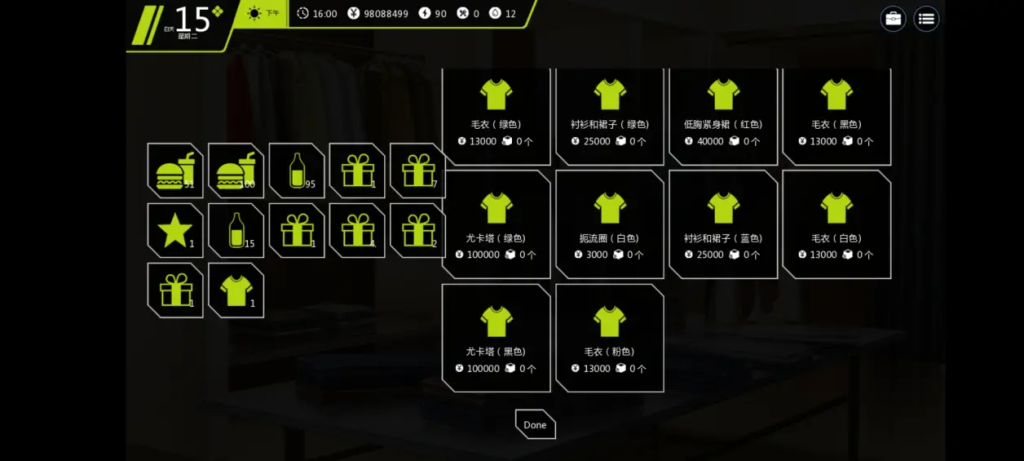
Task: Buy the green sweater 毛衣（绿色）
Action: [x=496, y=112]
